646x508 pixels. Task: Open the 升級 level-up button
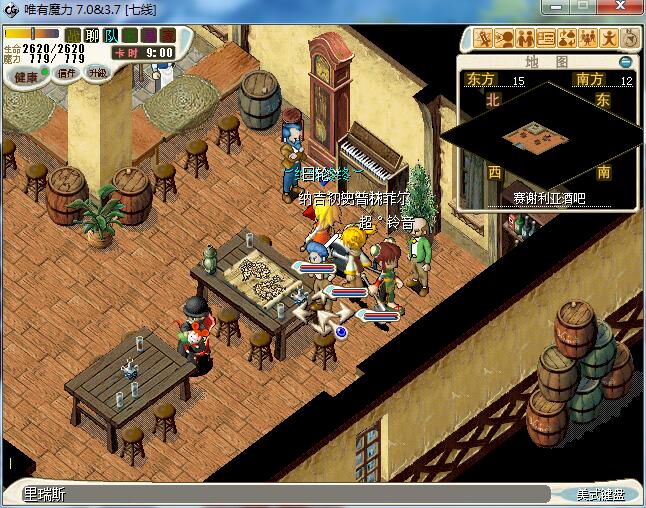tap(97, 73)
